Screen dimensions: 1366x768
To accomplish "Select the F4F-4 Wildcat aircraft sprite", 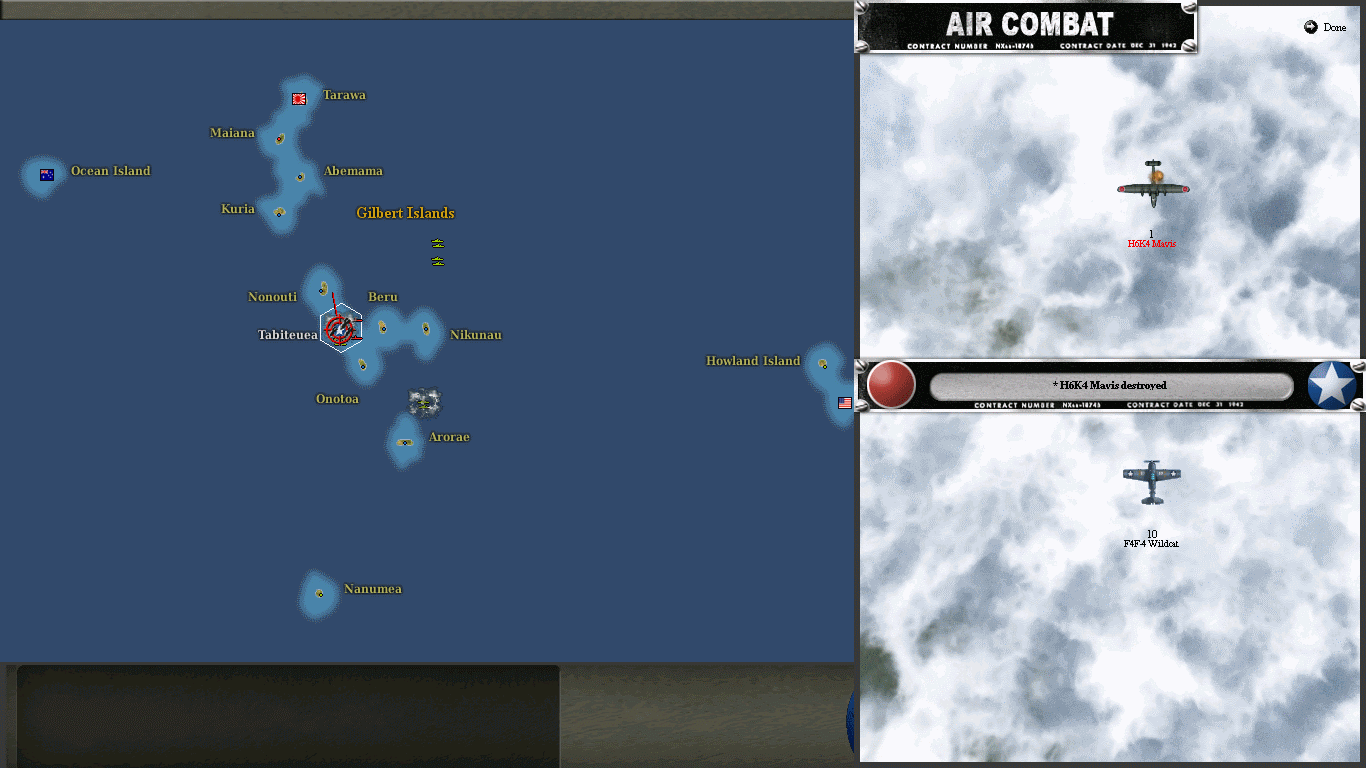I will tap(1152, 484).
